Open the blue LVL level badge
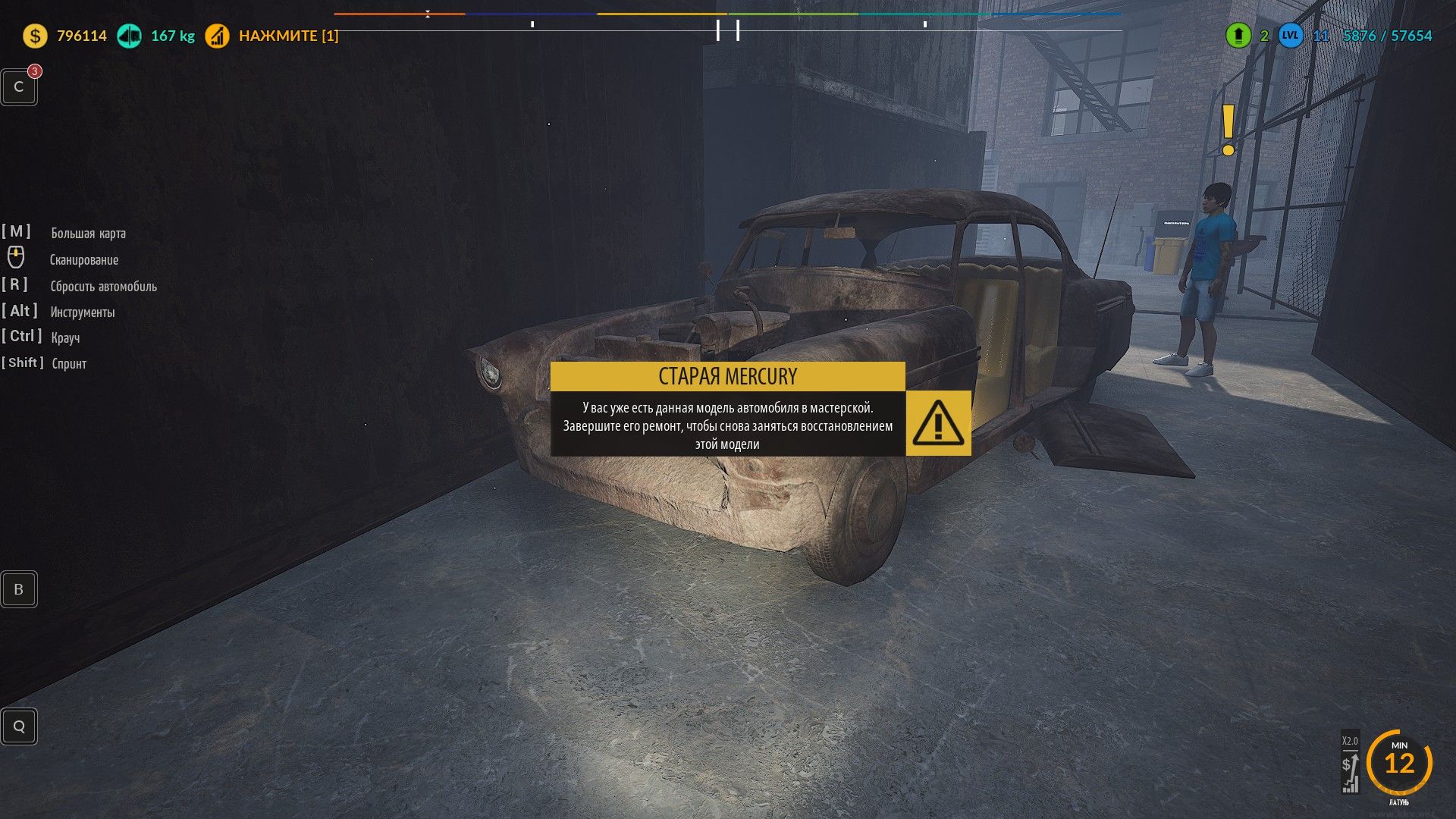Screen dimensions: 1456x819 [x=1290, y=36]
